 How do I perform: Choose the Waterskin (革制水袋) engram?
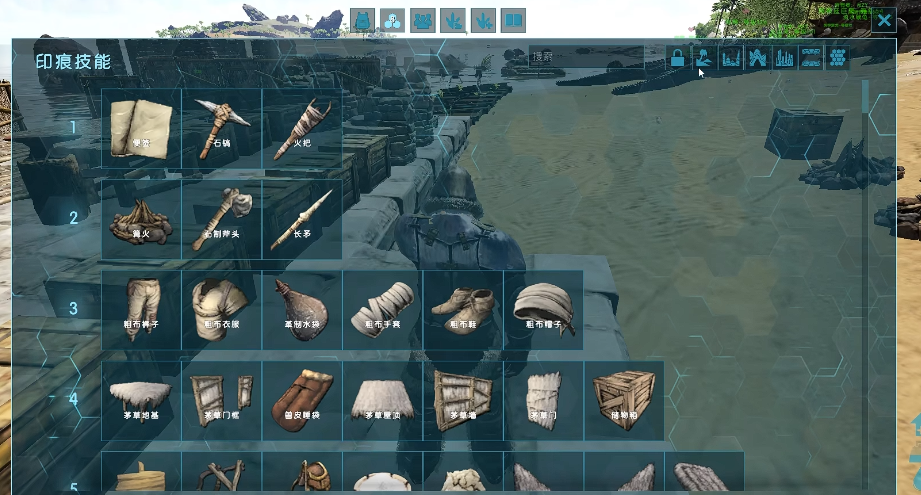coord(301,309)
